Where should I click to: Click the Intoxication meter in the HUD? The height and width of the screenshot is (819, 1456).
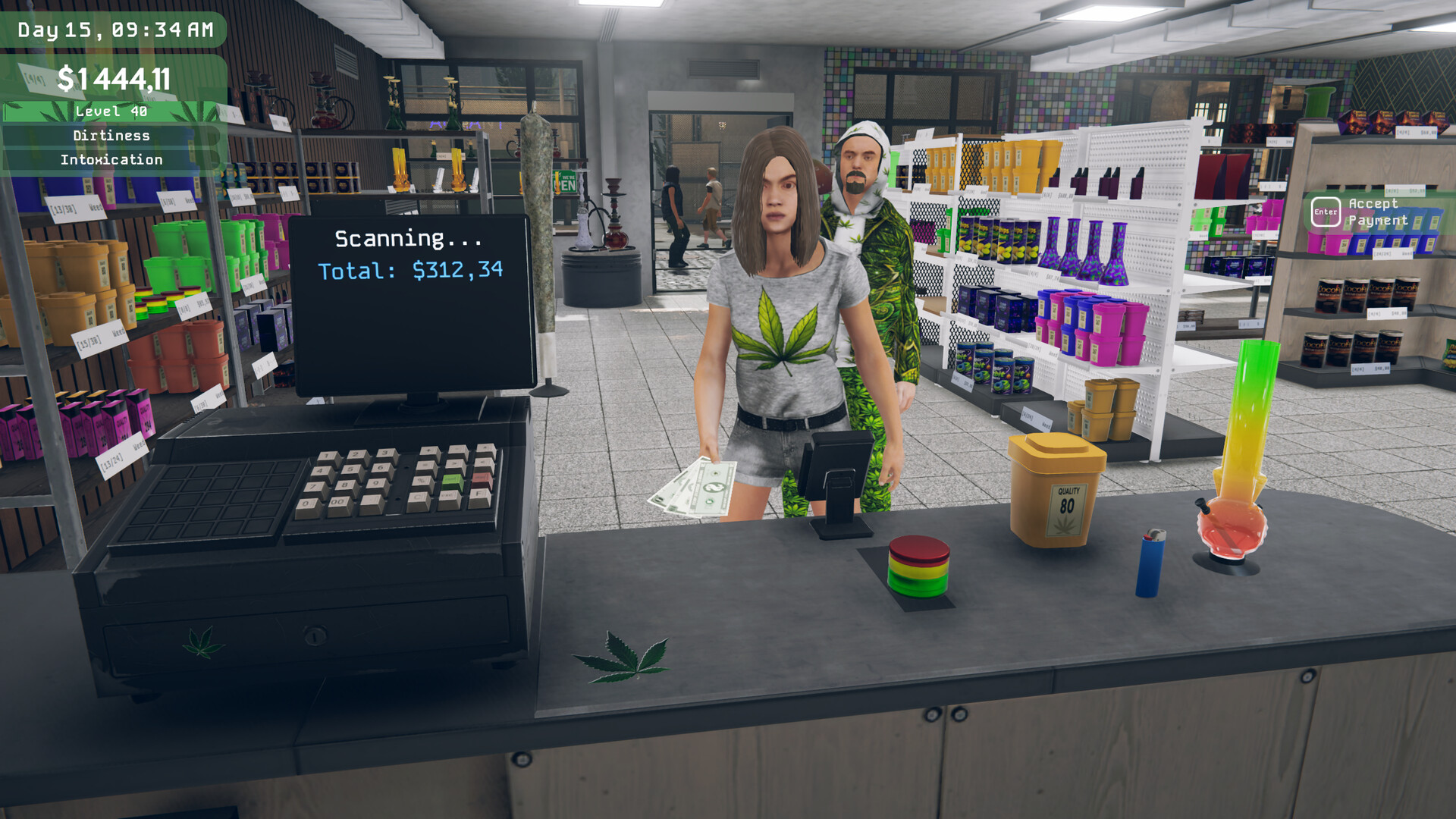pos(111,160)
